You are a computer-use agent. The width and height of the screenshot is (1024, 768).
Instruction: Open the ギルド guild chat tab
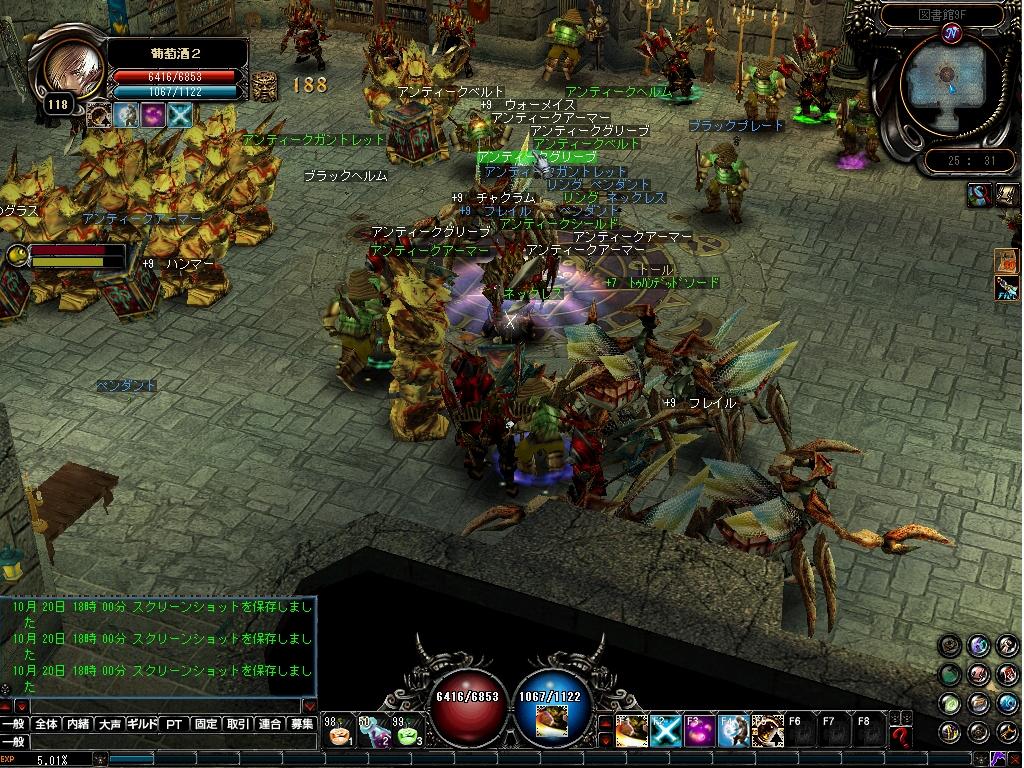click(x=142, y=724)
